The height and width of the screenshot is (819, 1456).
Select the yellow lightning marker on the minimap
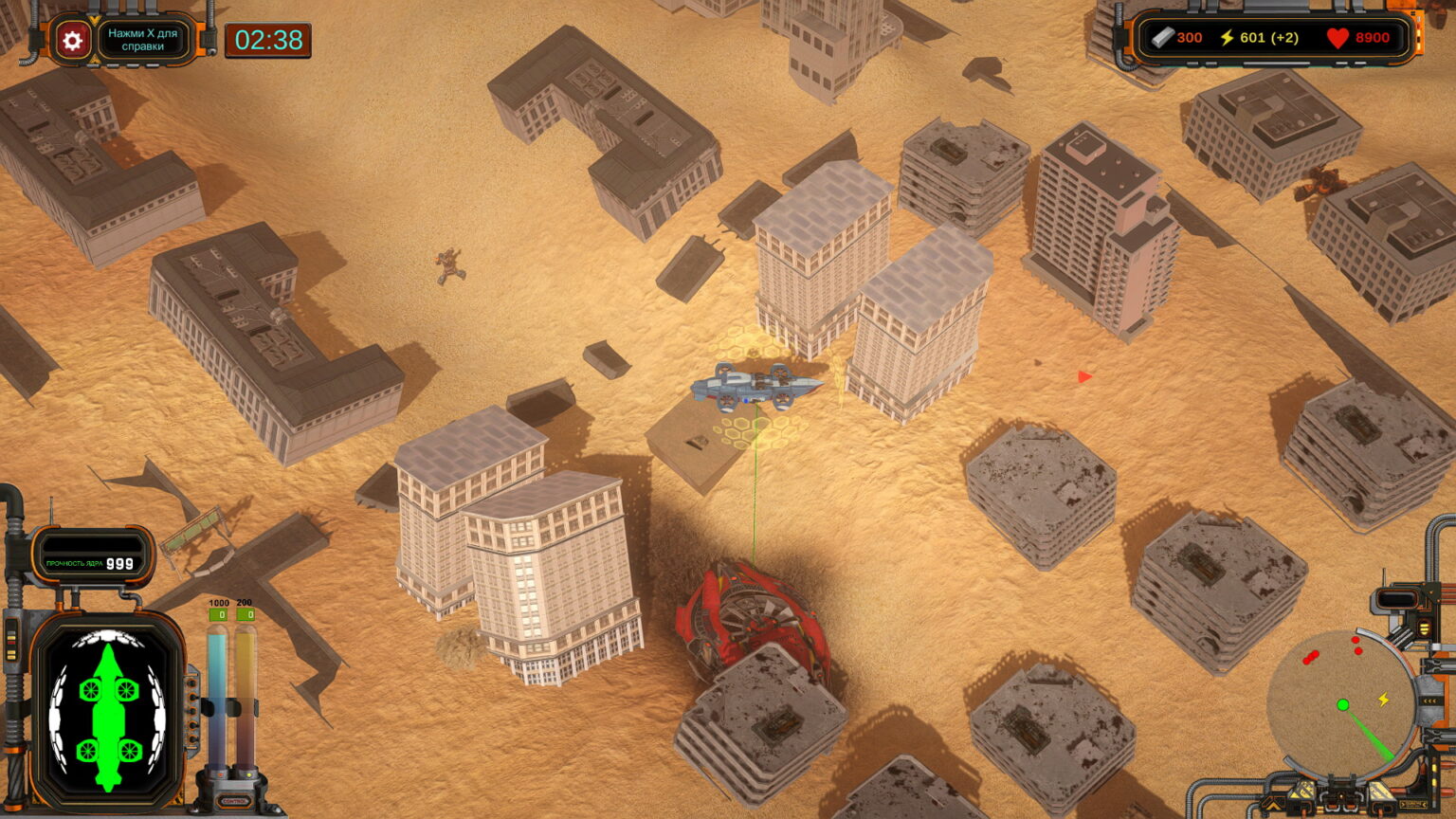tap(1384, 700)
